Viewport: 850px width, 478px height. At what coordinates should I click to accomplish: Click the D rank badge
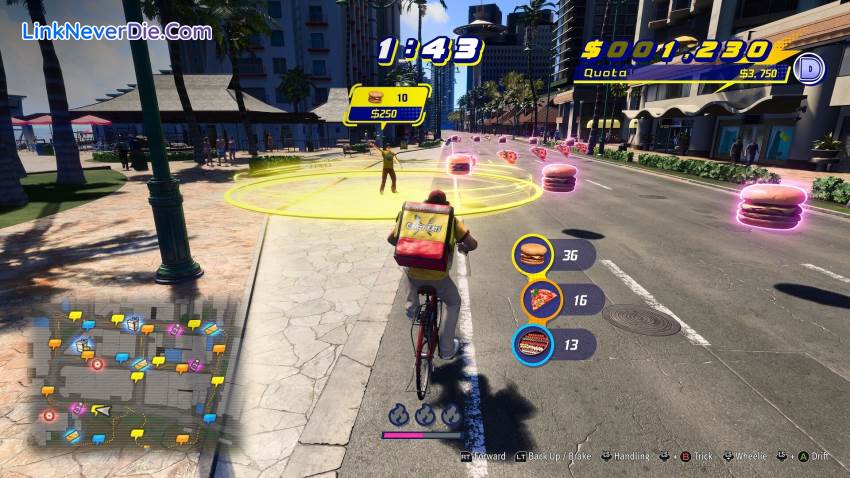point(812,68)
